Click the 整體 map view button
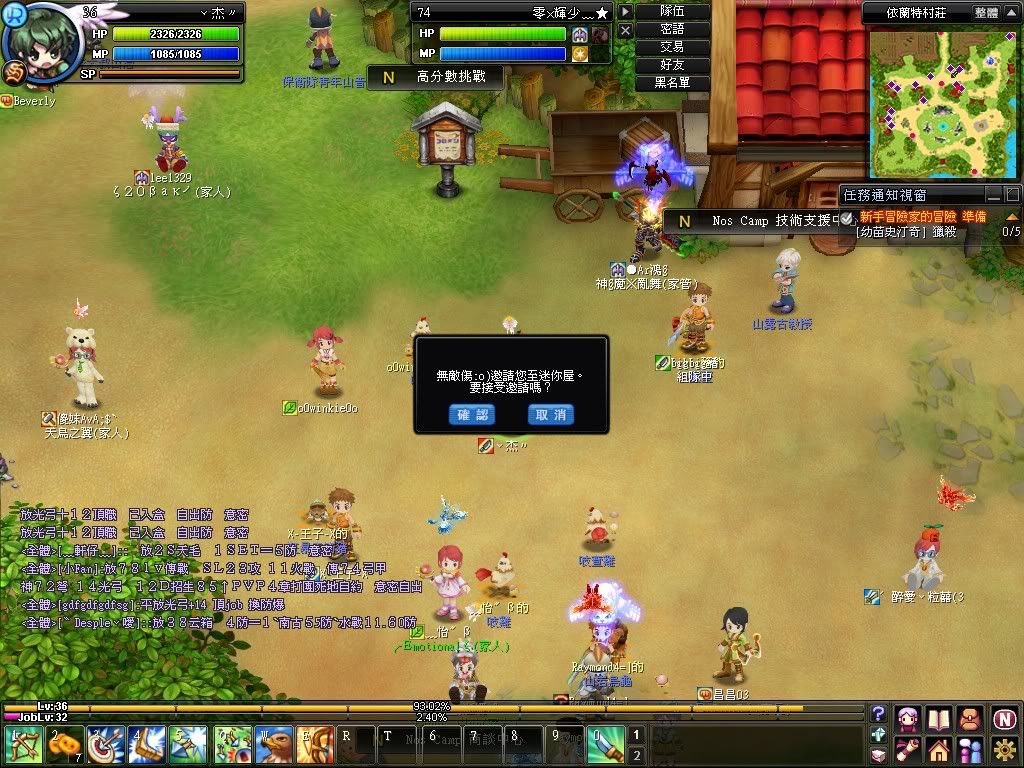 (x=986, y=13)
